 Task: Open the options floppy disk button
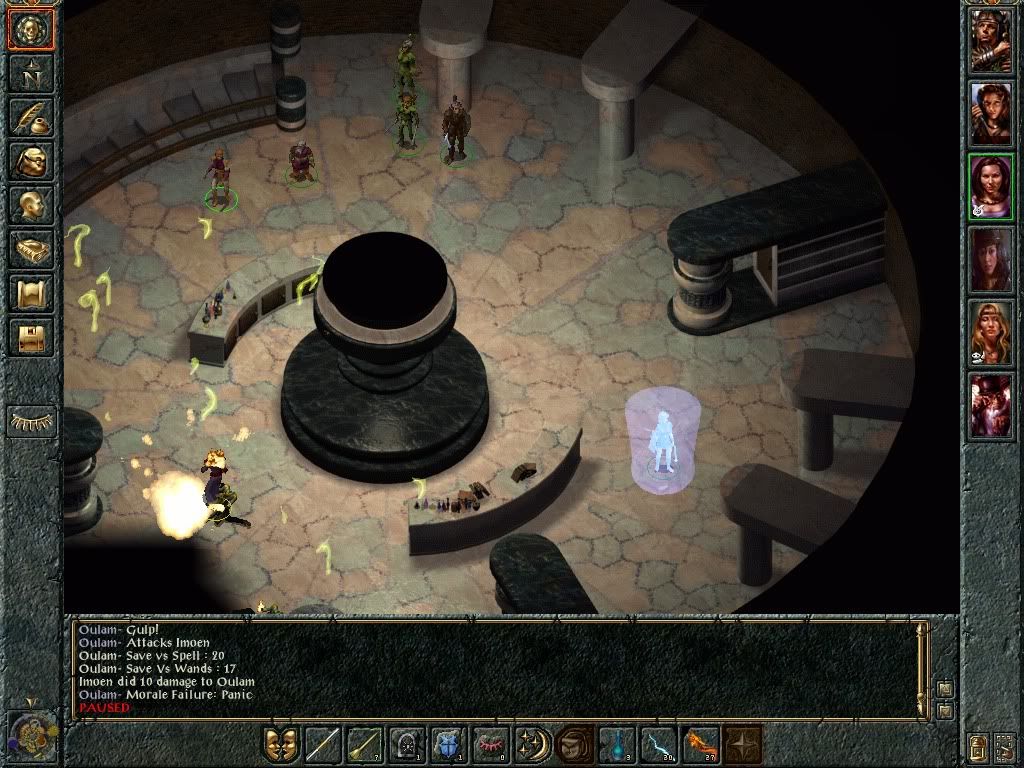coord(31,337)
